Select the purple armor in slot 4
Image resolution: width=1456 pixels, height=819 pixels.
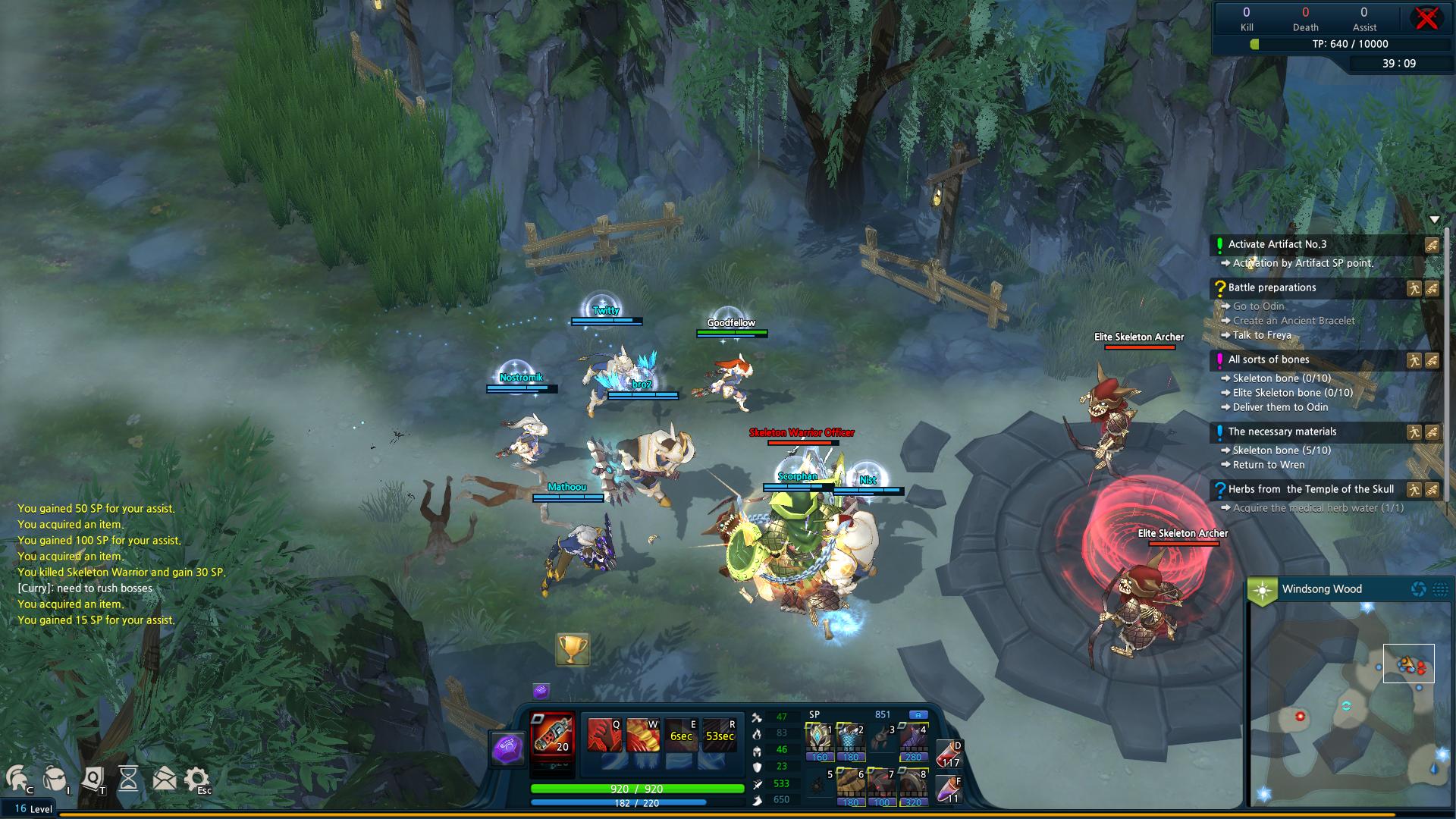[913, 740]
